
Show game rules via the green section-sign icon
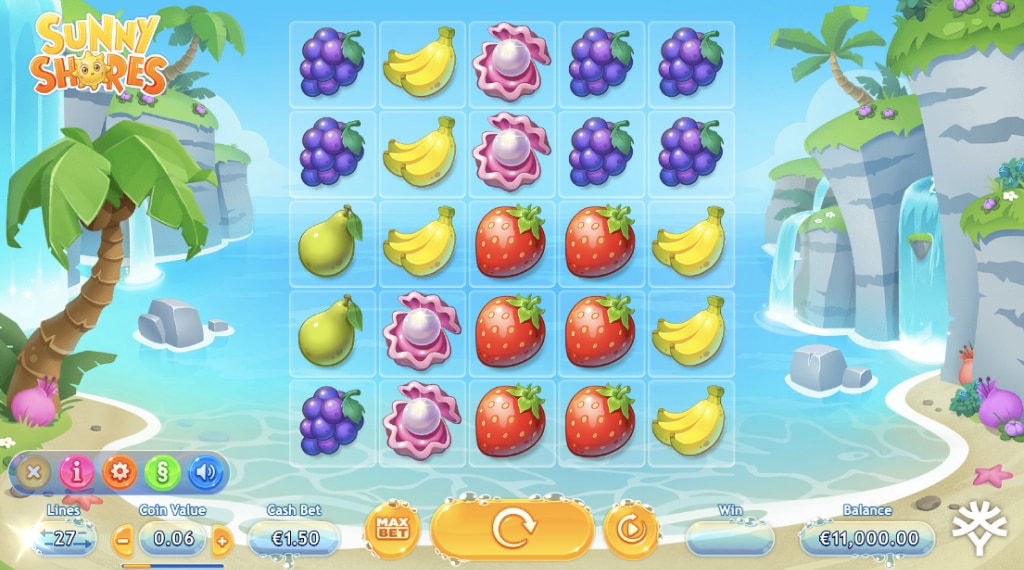pyautogui.click(x=163, y=472)
